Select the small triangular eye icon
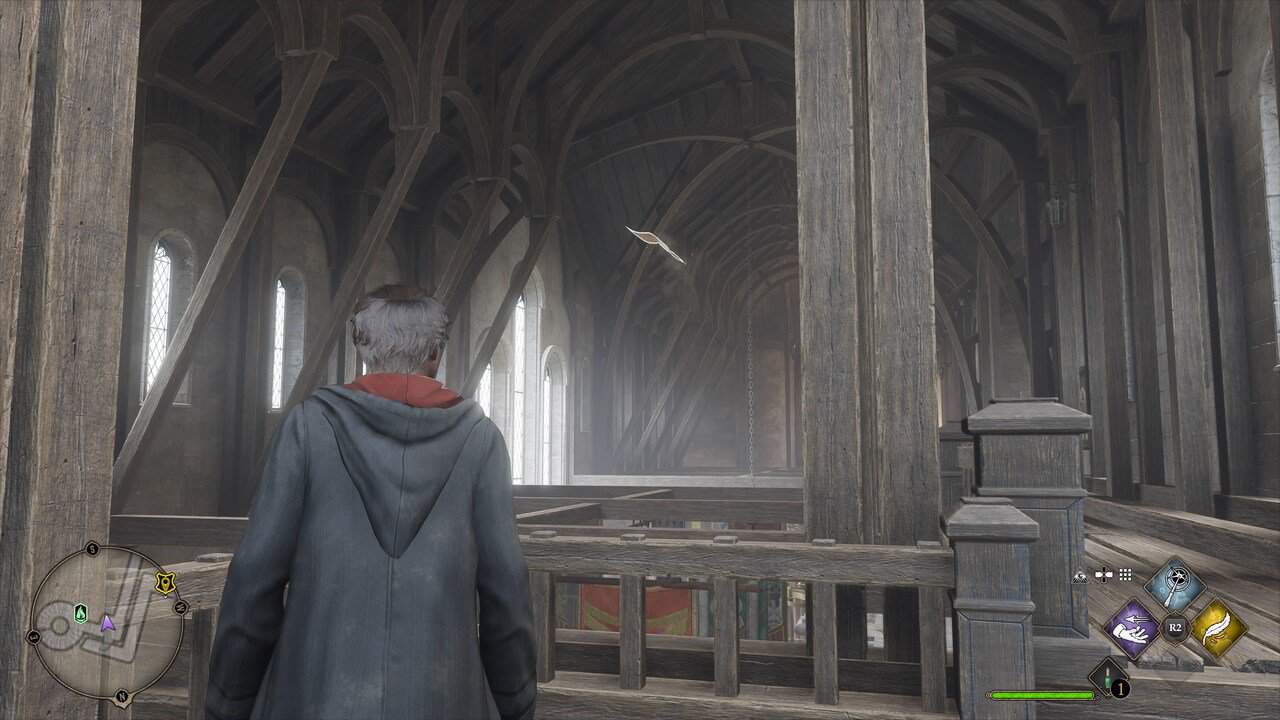Viewport: 1280px width, 720px height. point(1081,576)
